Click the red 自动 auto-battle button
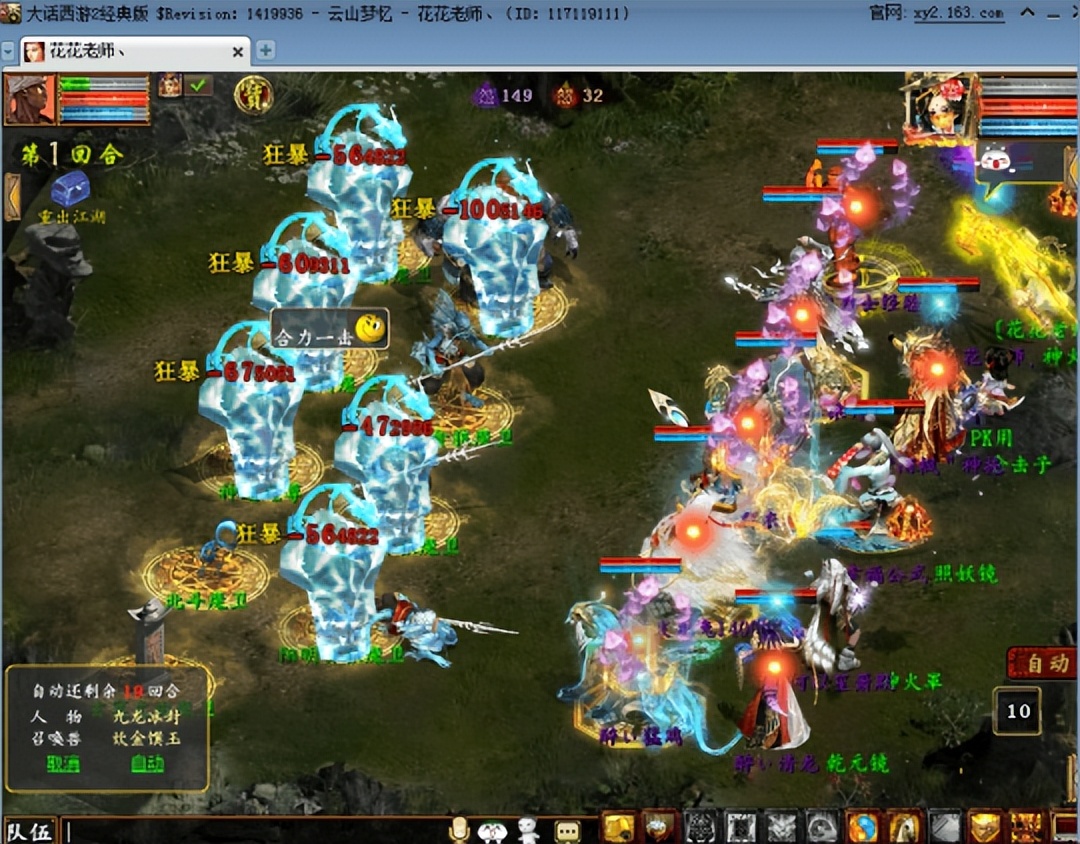1080x844 pixels. [1044, 663]
